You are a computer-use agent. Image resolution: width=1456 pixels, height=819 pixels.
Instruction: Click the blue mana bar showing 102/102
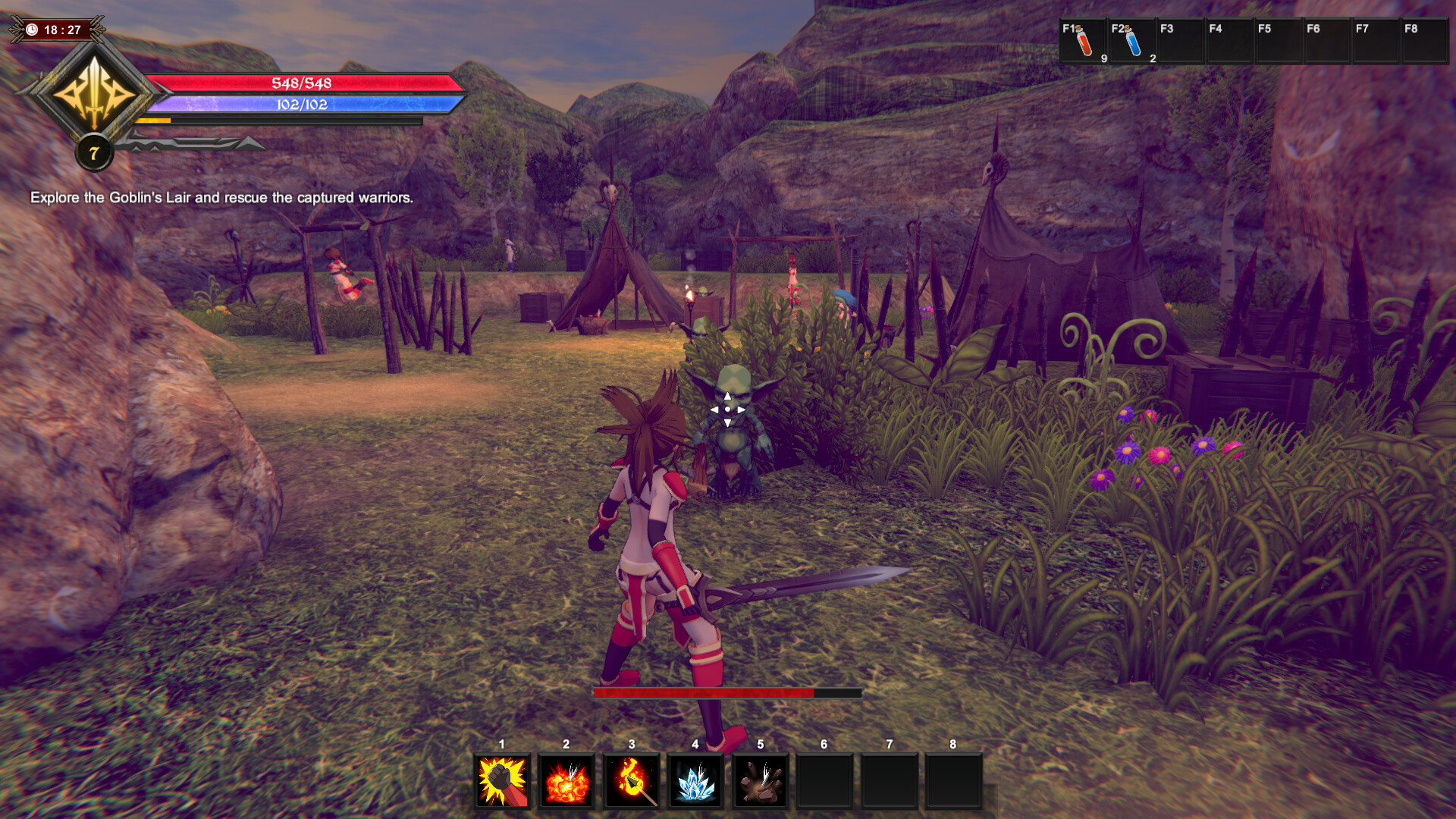pyautogui.click(x=302, y=106)
